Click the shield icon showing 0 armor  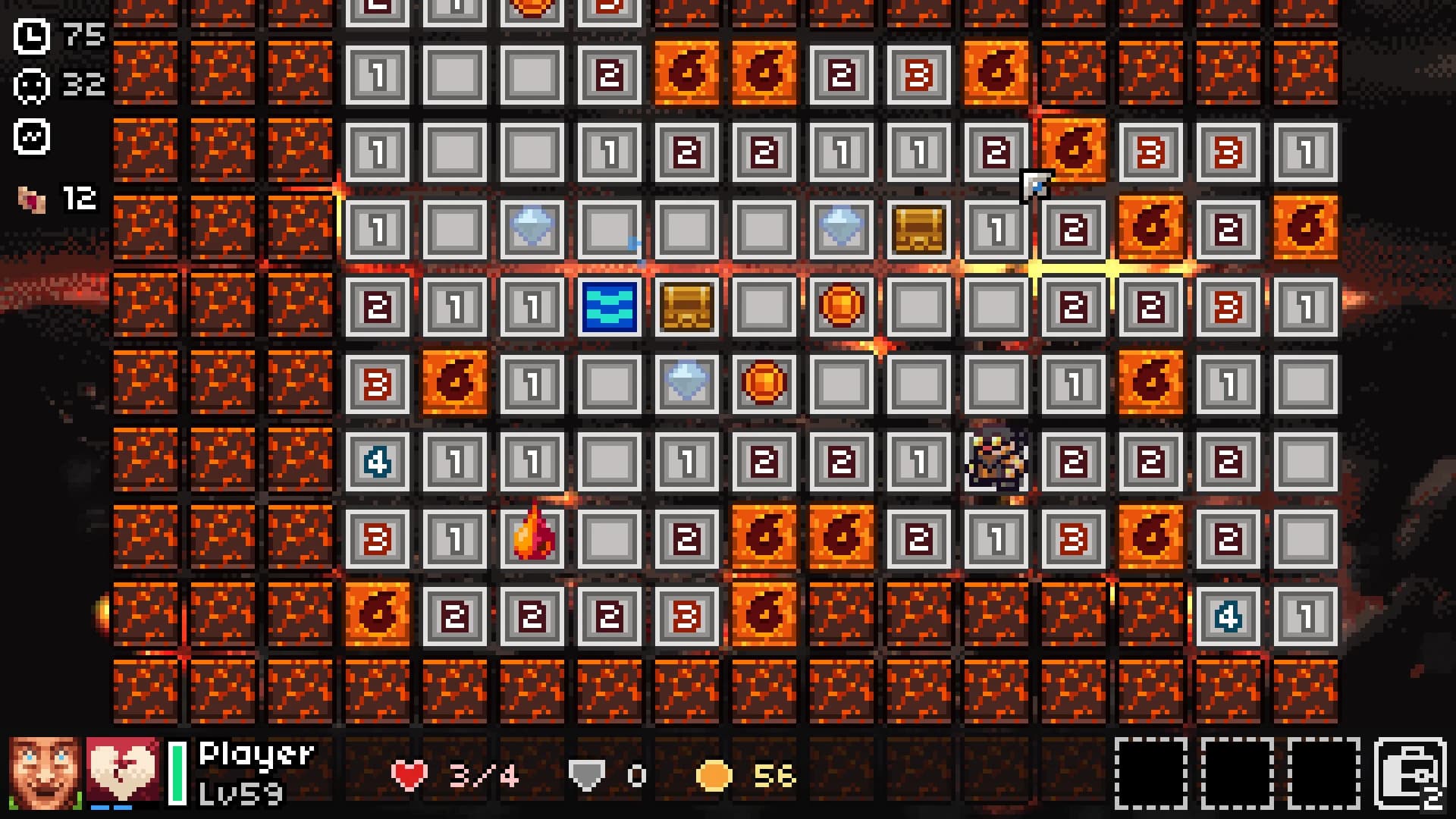coord(588,775)
